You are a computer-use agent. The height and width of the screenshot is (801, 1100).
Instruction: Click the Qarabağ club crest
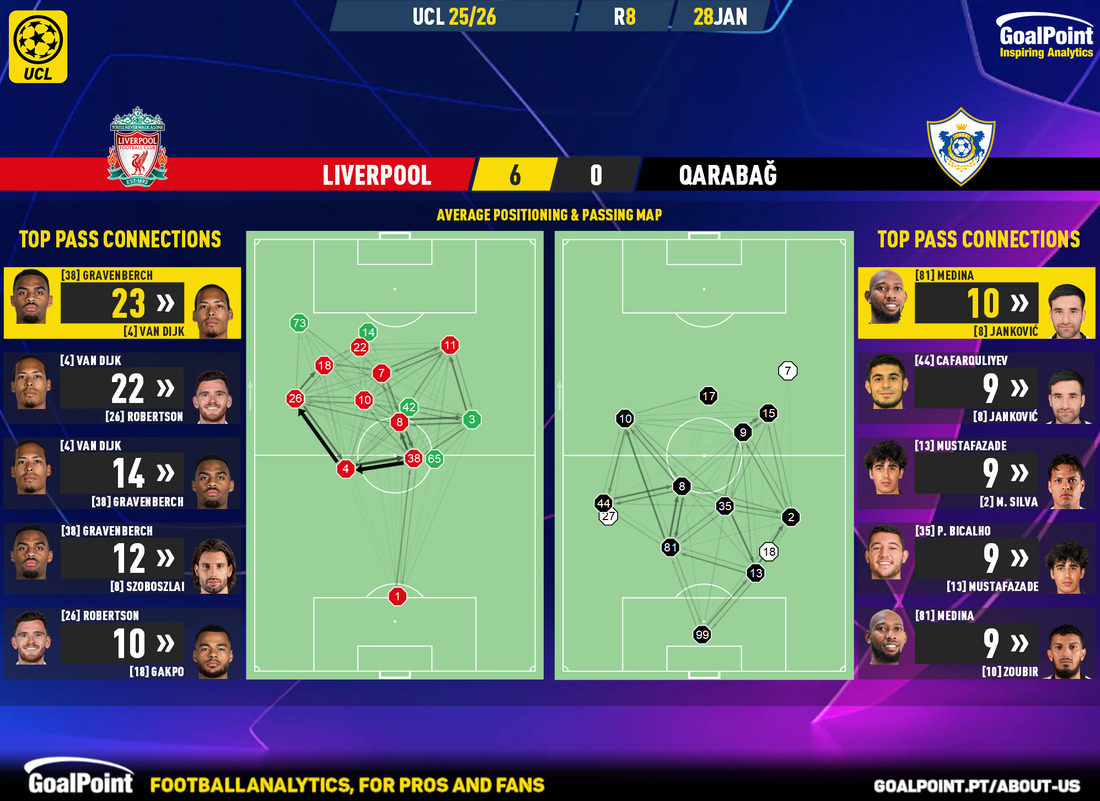click(961, 148)
